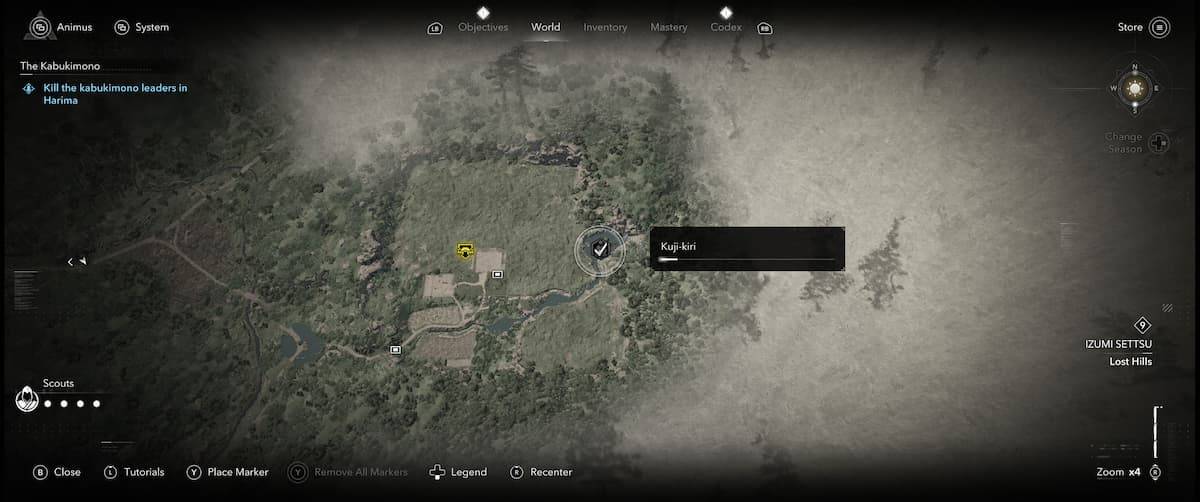Click the compass sun icon

[x=1134, y=89]
